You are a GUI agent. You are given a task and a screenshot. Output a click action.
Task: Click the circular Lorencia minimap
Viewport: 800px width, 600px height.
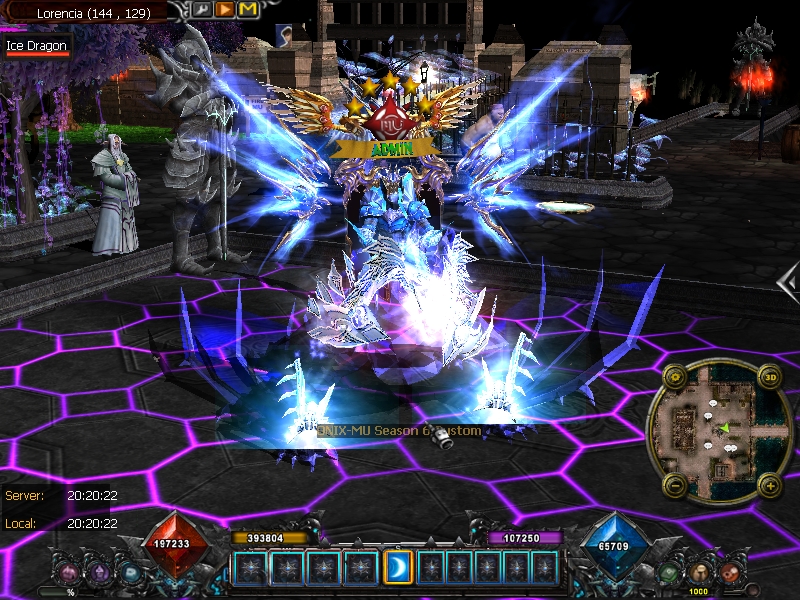click(x=722, y=432)
